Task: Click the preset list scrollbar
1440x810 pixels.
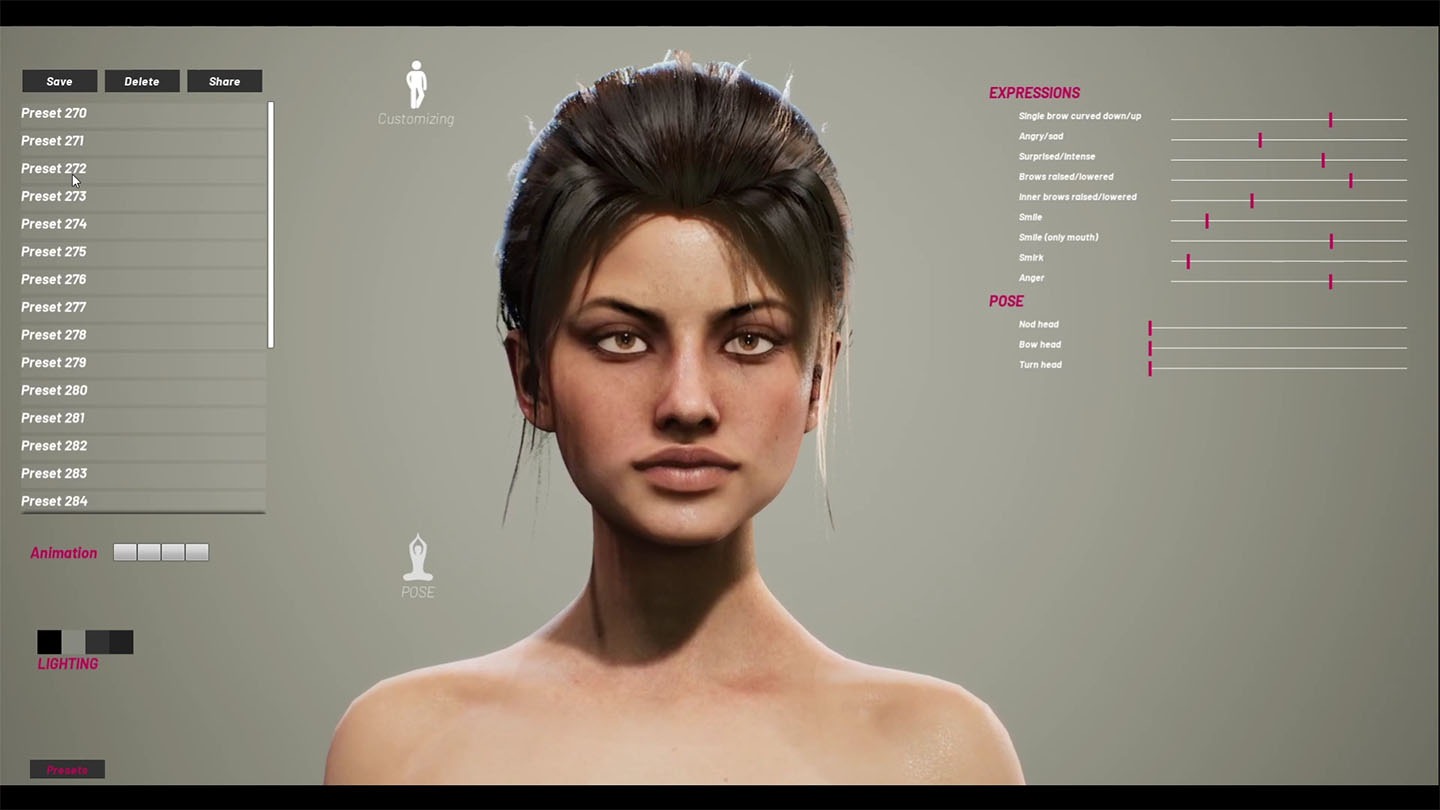Action: click(271, 225)
